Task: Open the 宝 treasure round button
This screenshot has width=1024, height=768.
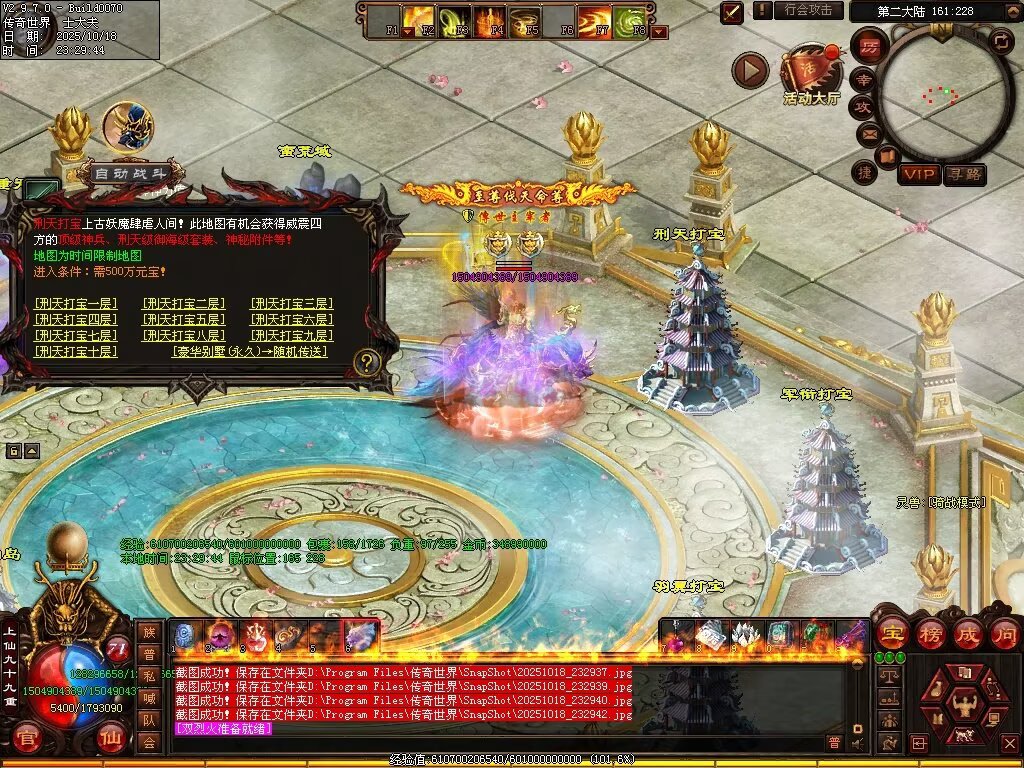Action: (892, 634)
